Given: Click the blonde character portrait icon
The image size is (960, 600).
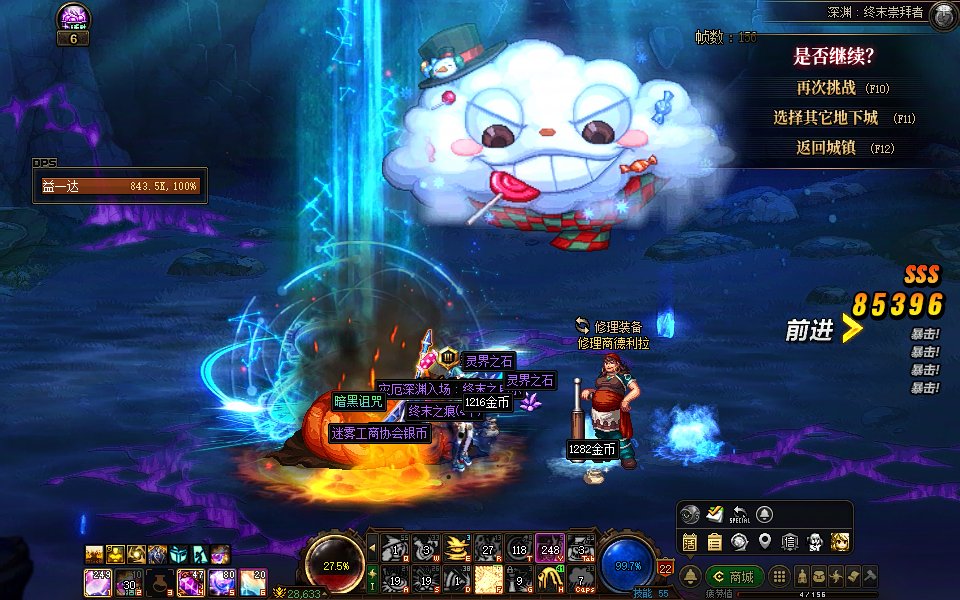Looking at the screenshot, I should tap(841, 542).
